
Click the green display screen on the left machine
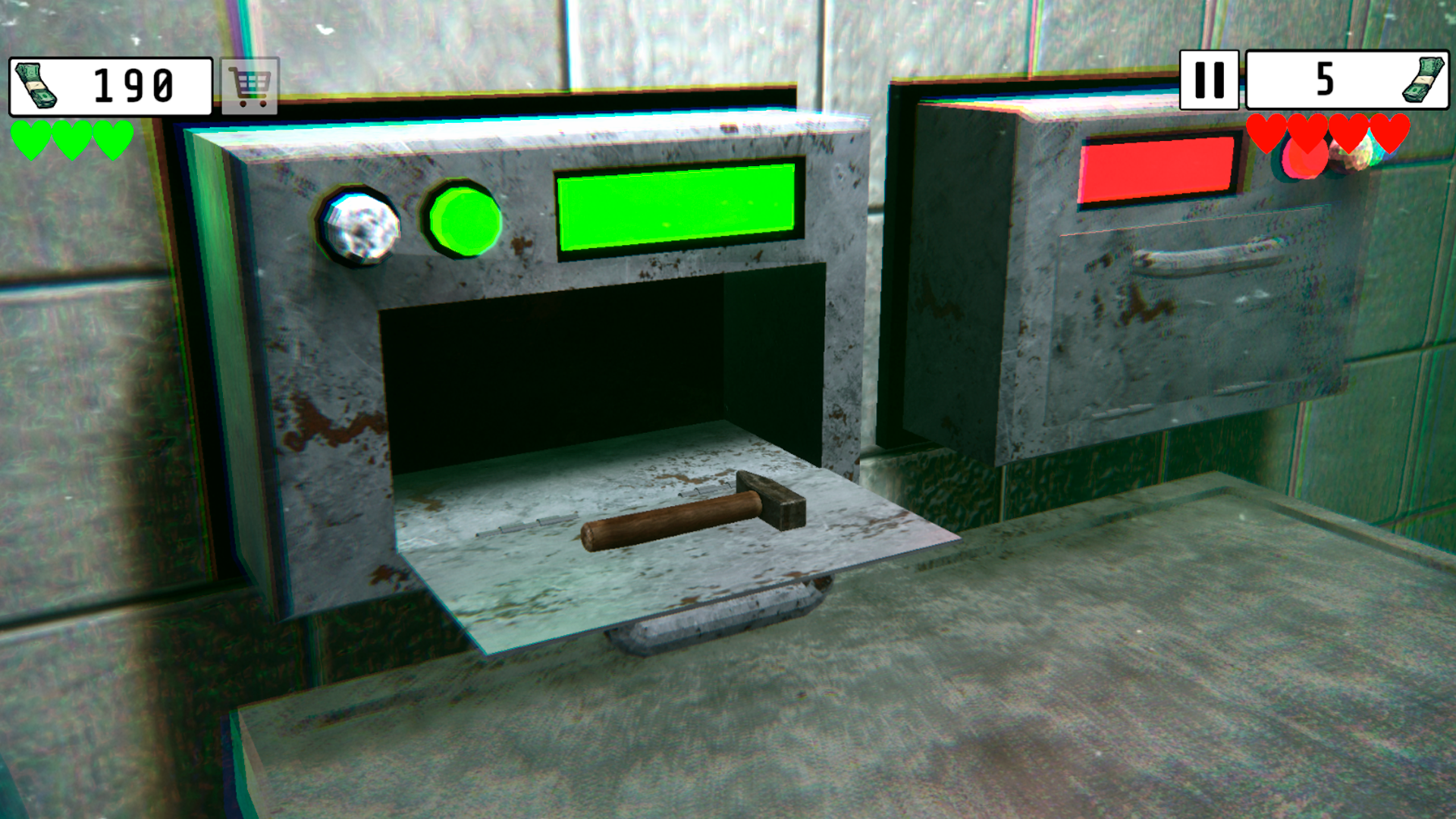677,208
